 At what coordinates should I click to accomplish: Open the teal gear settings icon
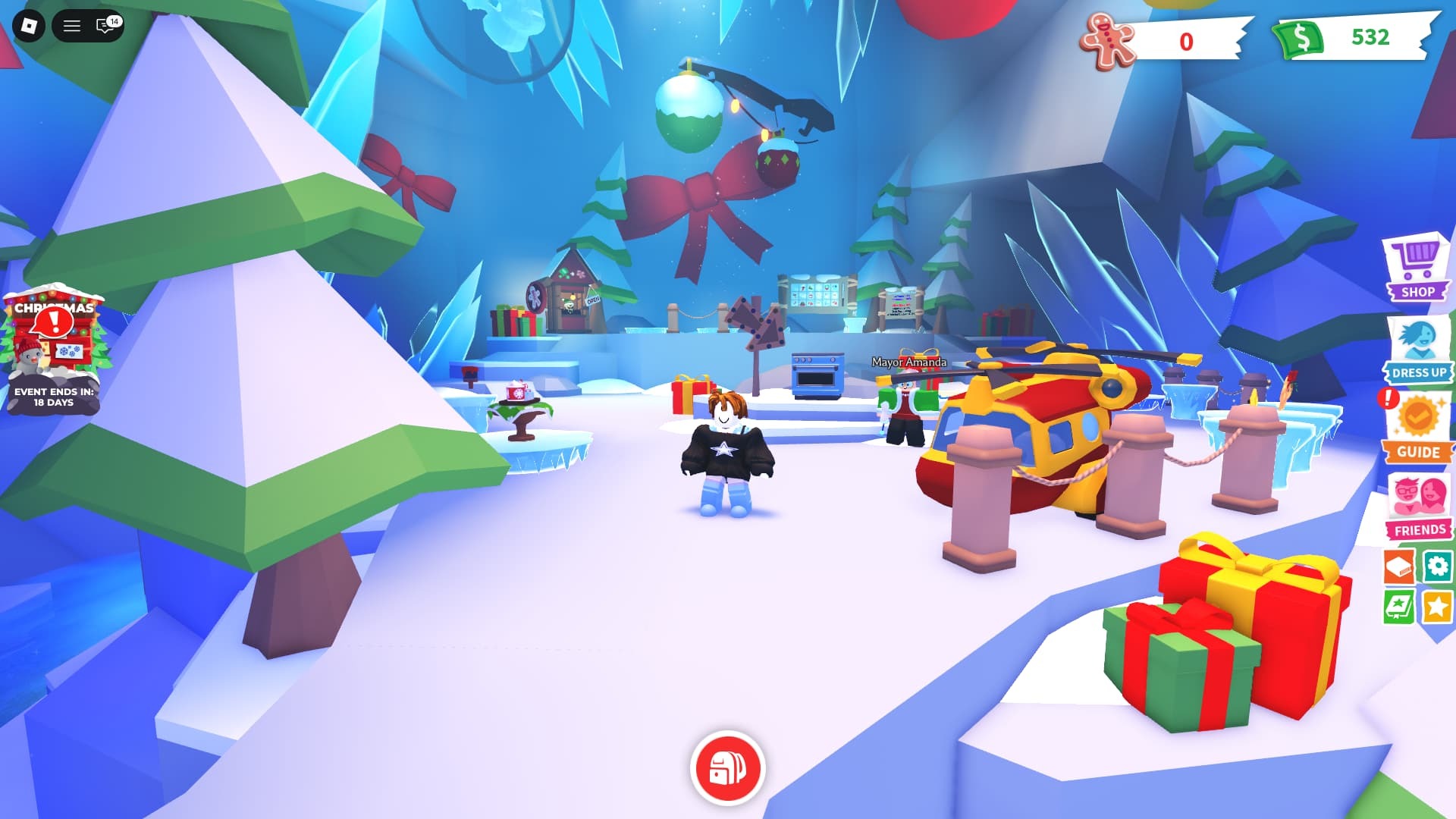pyautogui.click(x=1437, y=566)
